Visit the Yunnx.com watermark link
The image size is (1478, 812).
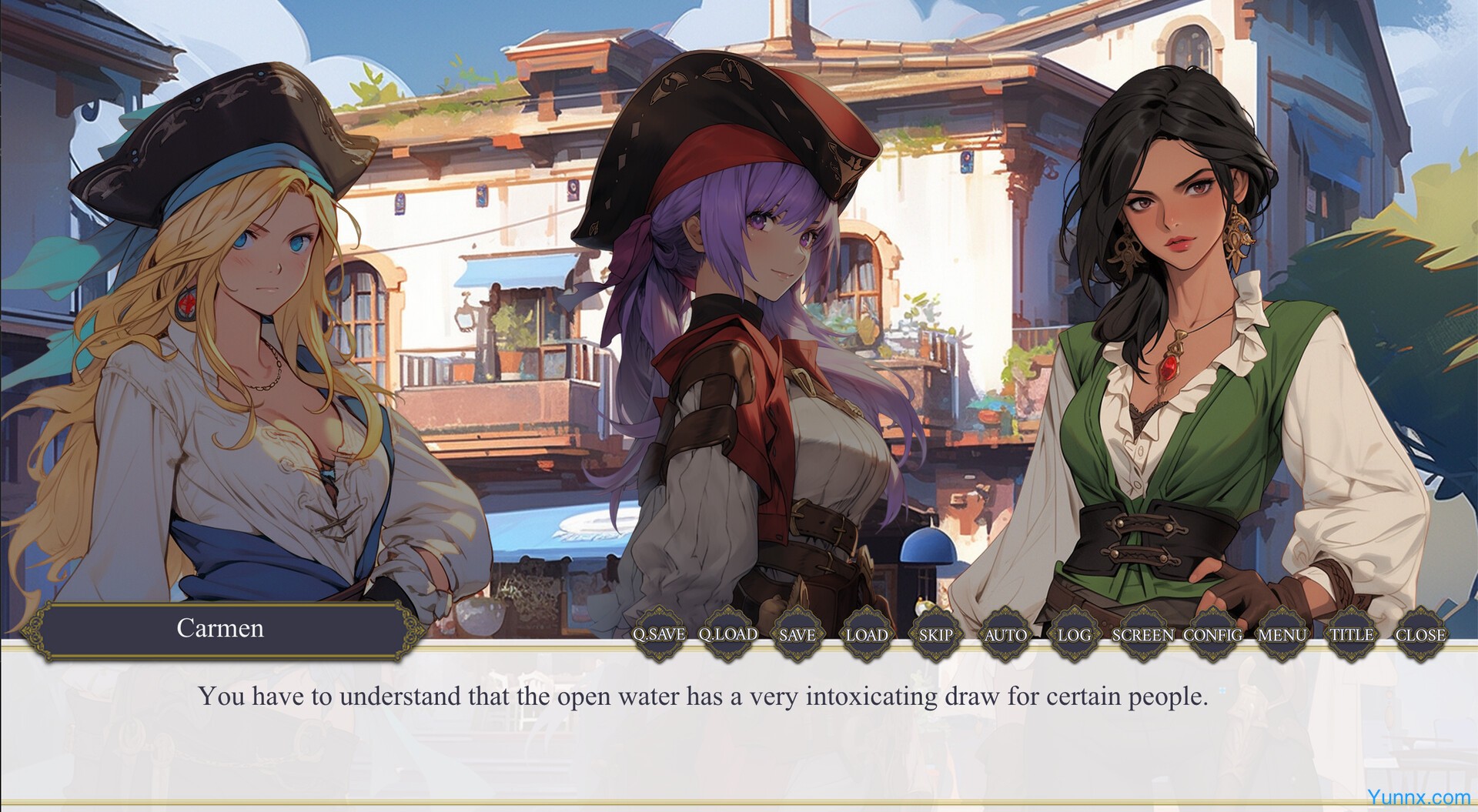1418,797
